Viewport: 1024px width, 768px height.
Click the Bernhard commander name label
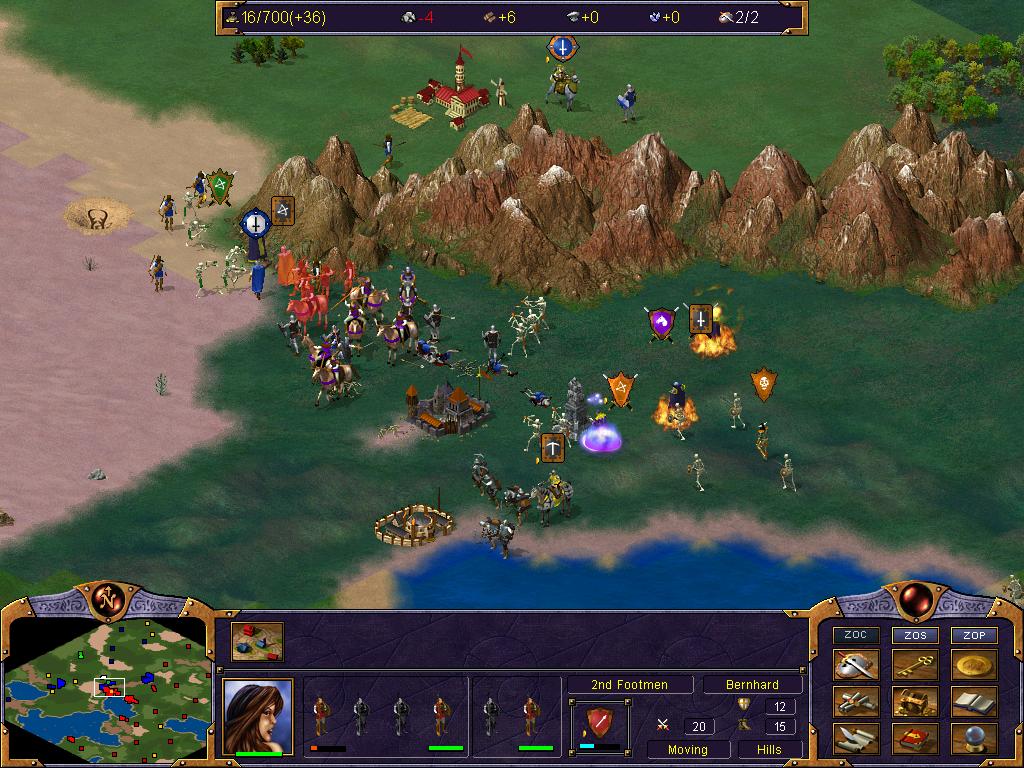(x=753, y=685)
